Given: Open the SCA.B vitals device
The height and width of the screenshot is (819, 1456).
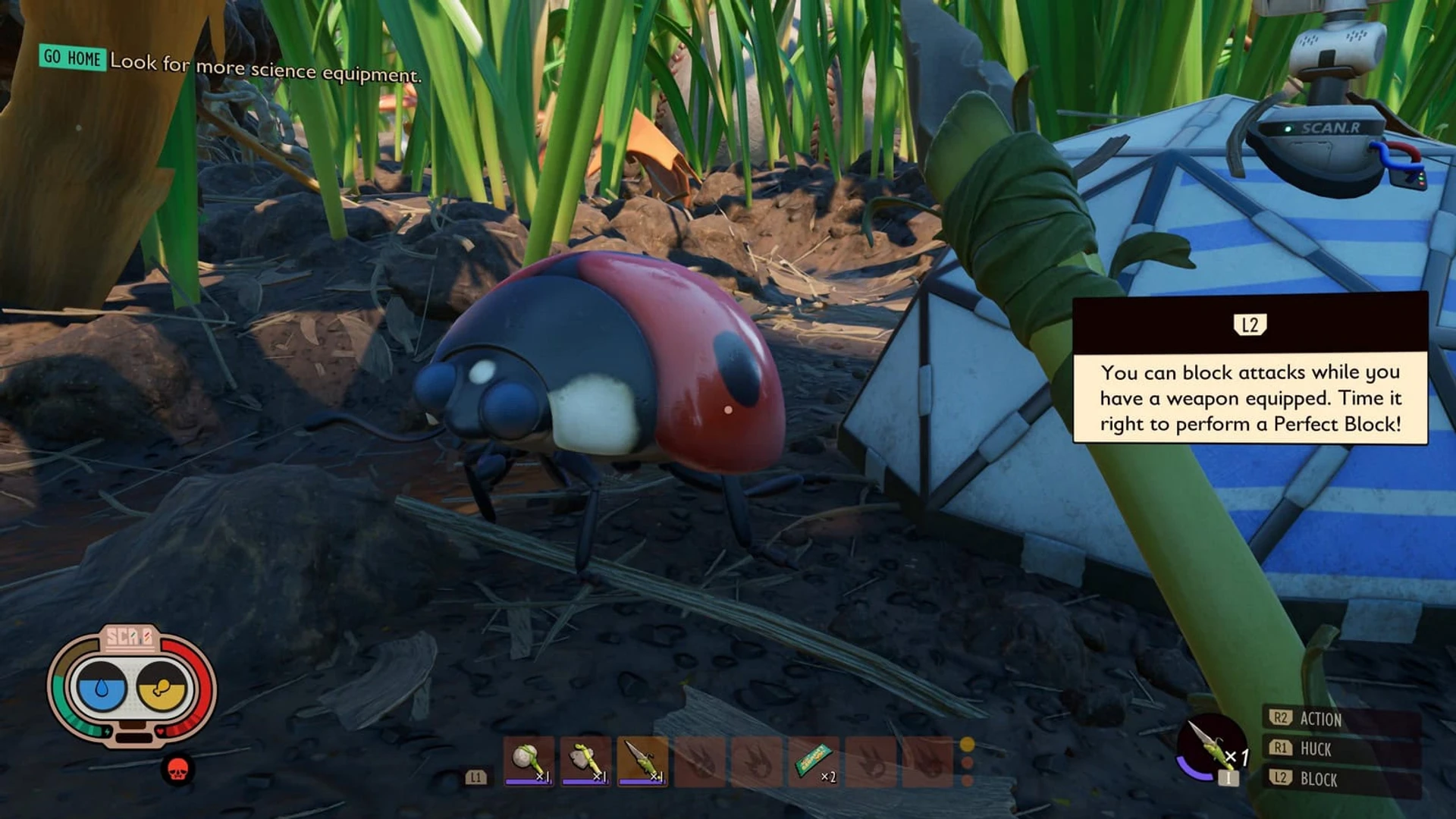Looking at the screenshot, I should 131,686.
